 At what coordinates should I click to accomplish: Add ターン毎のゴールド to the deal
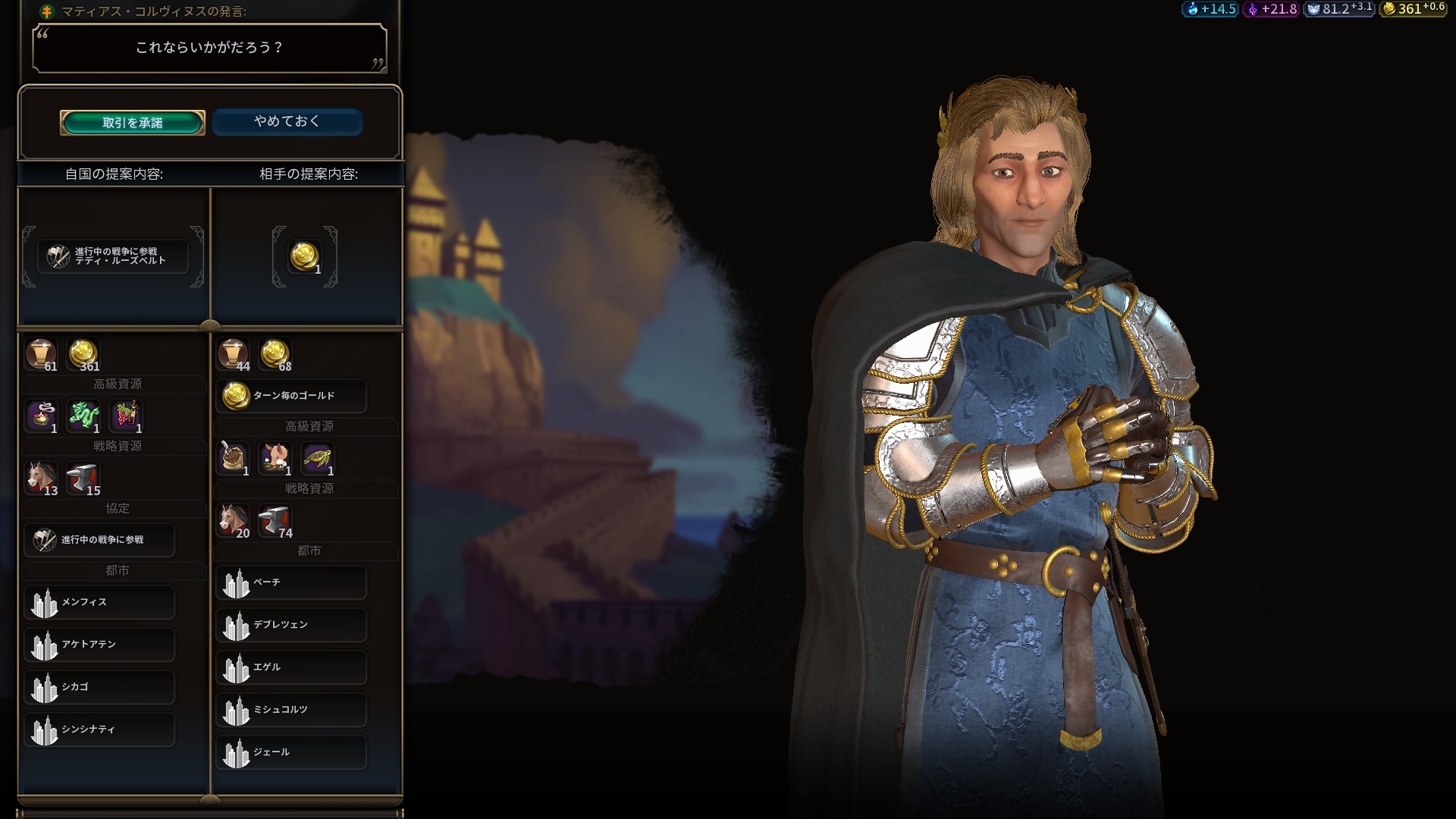[x=291, y=396]
